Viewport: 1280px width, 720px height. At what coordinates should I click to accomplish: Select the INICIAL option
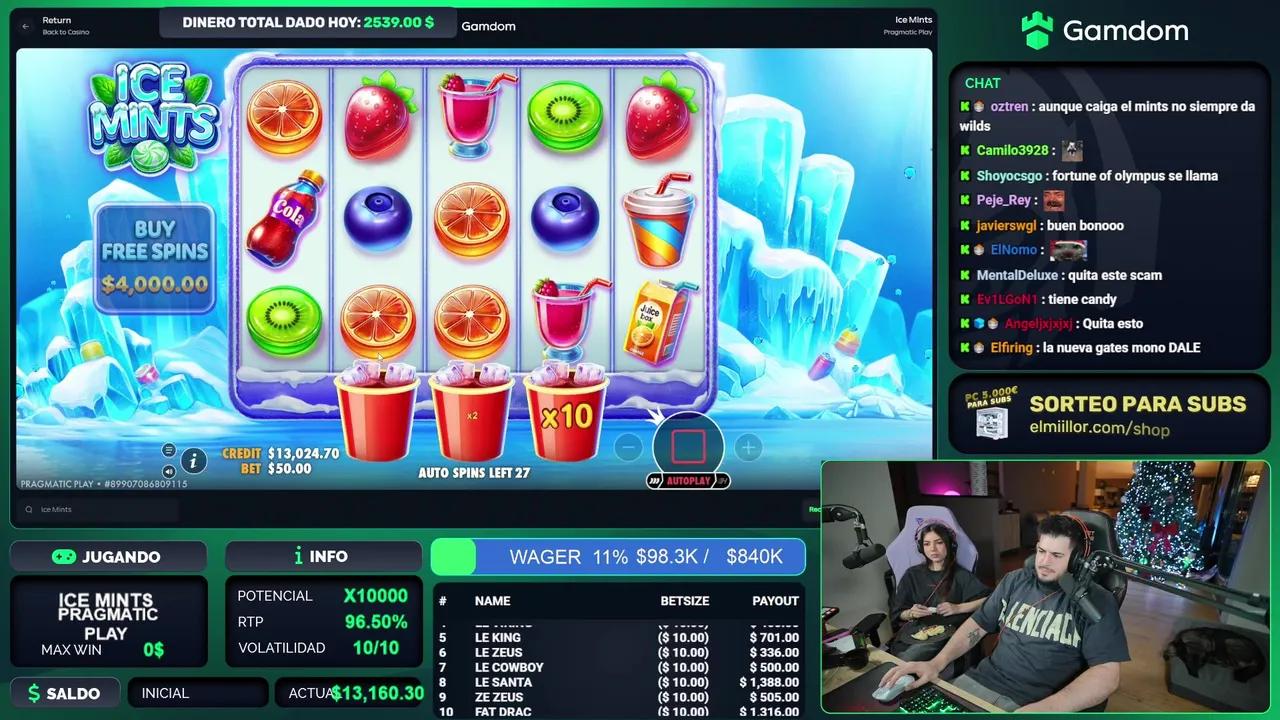point(197,692)
